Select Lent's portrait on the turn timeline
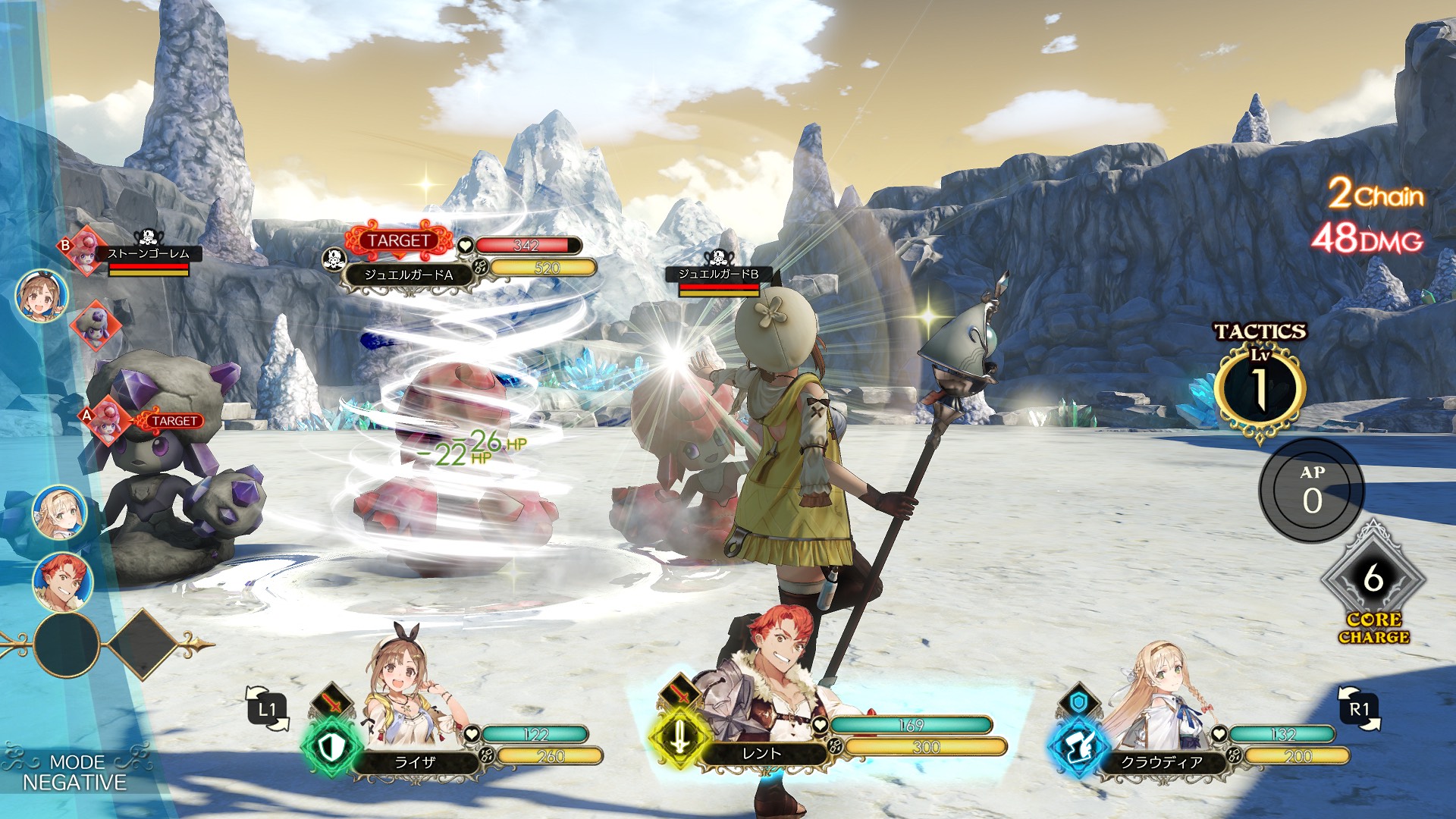Screen dimensions: 1456x819 tap(62, 582)
